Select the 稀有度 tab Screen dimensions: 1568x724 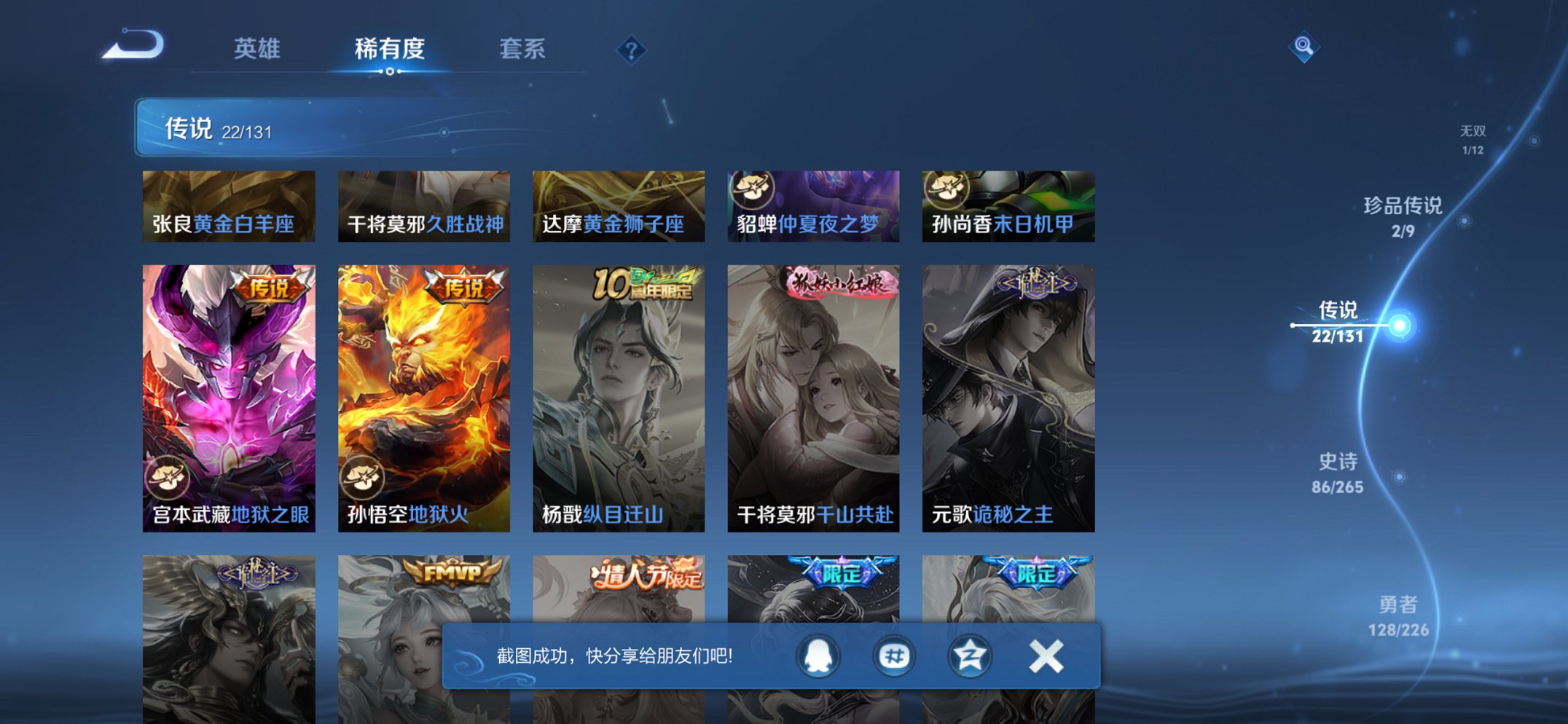[x=391, y=50]
